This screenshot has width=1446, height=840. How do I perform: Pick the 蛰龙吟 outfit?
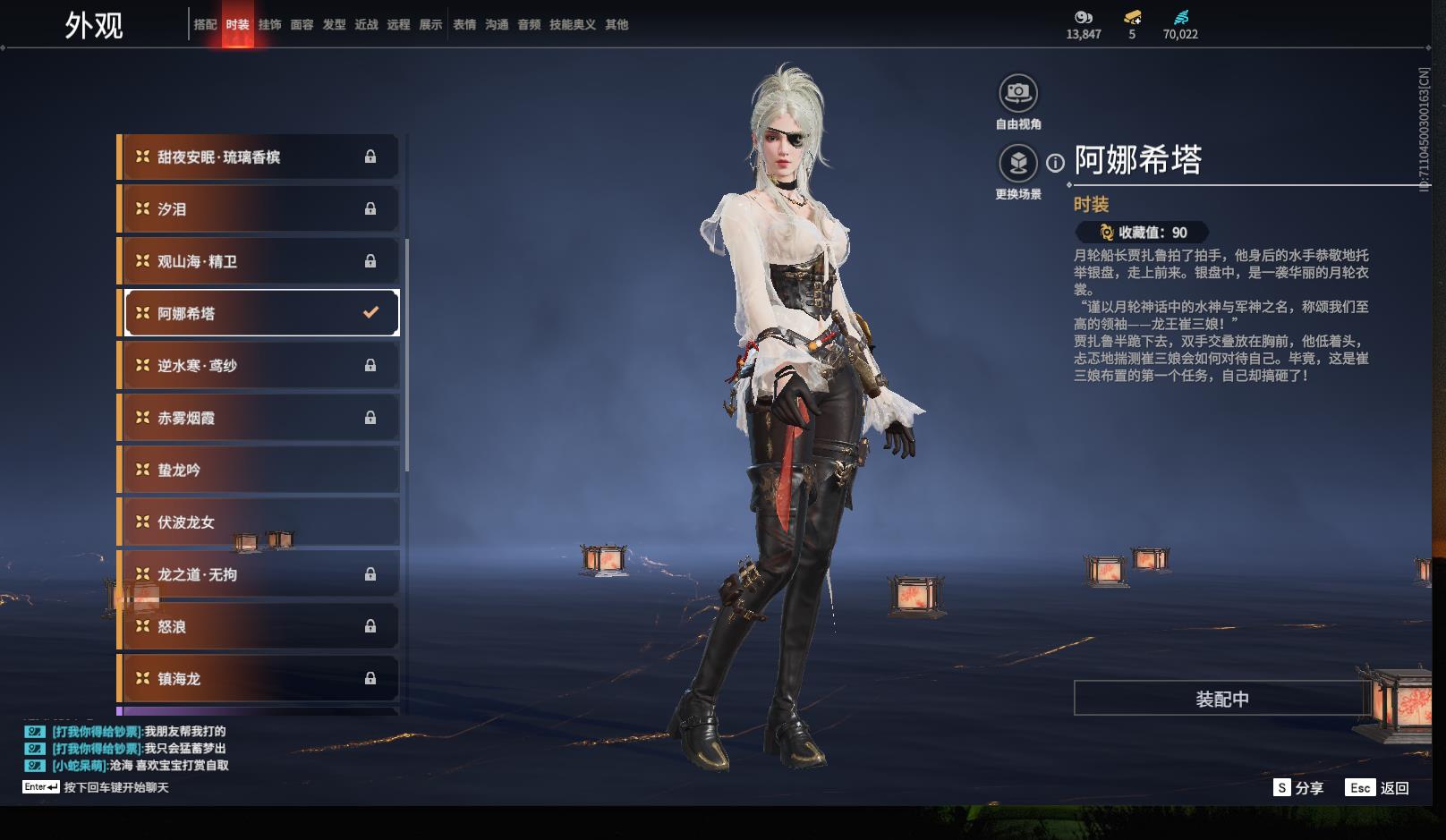point(258,471)
